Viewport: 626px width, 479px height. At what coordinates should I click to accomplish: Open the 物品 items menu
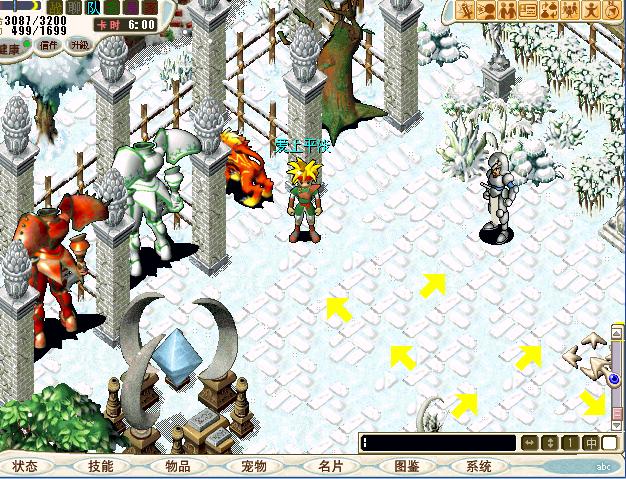[x=177, y=466]
